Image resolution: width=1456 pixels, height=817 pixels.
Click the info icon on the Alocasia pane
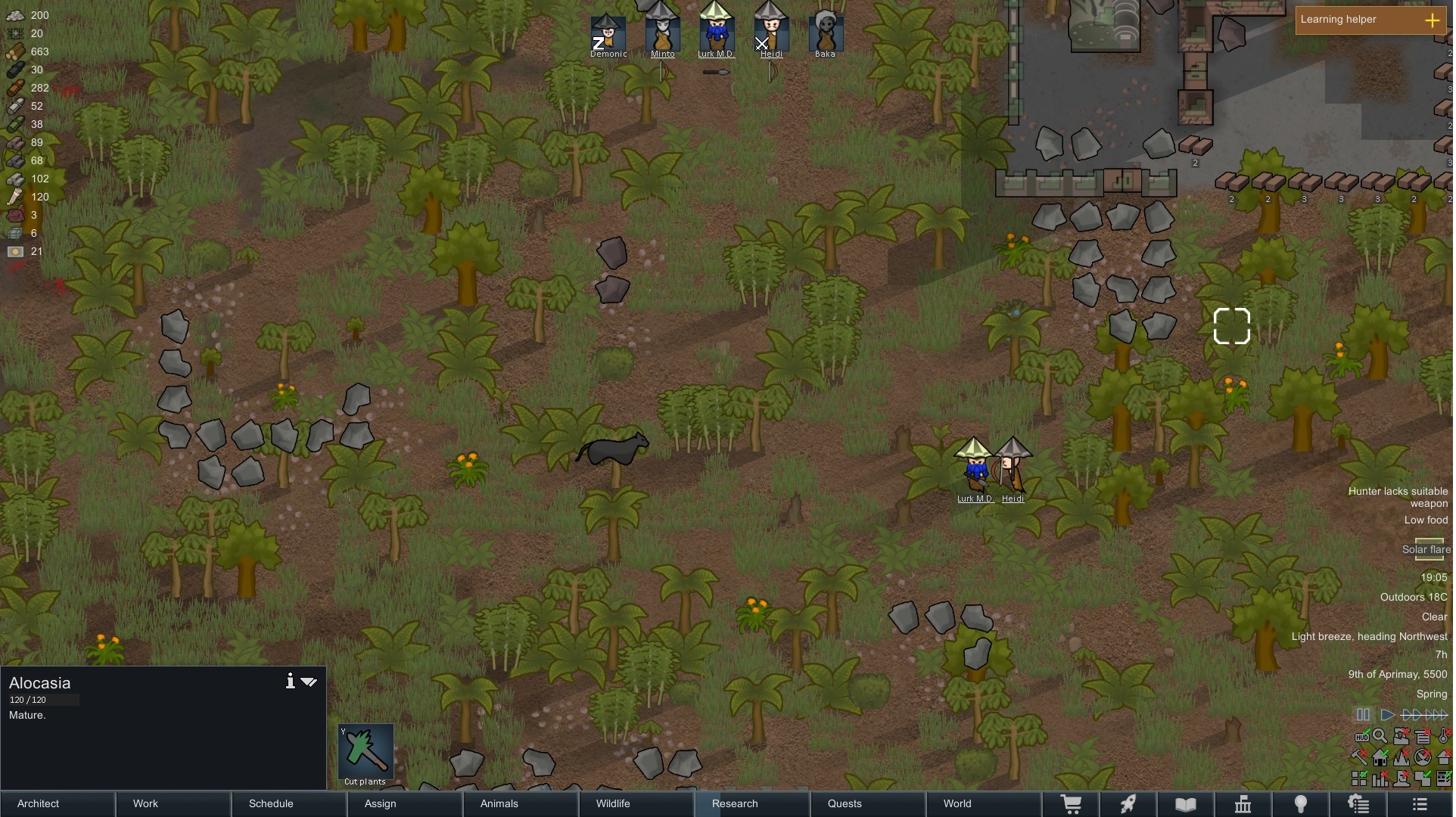290,681
